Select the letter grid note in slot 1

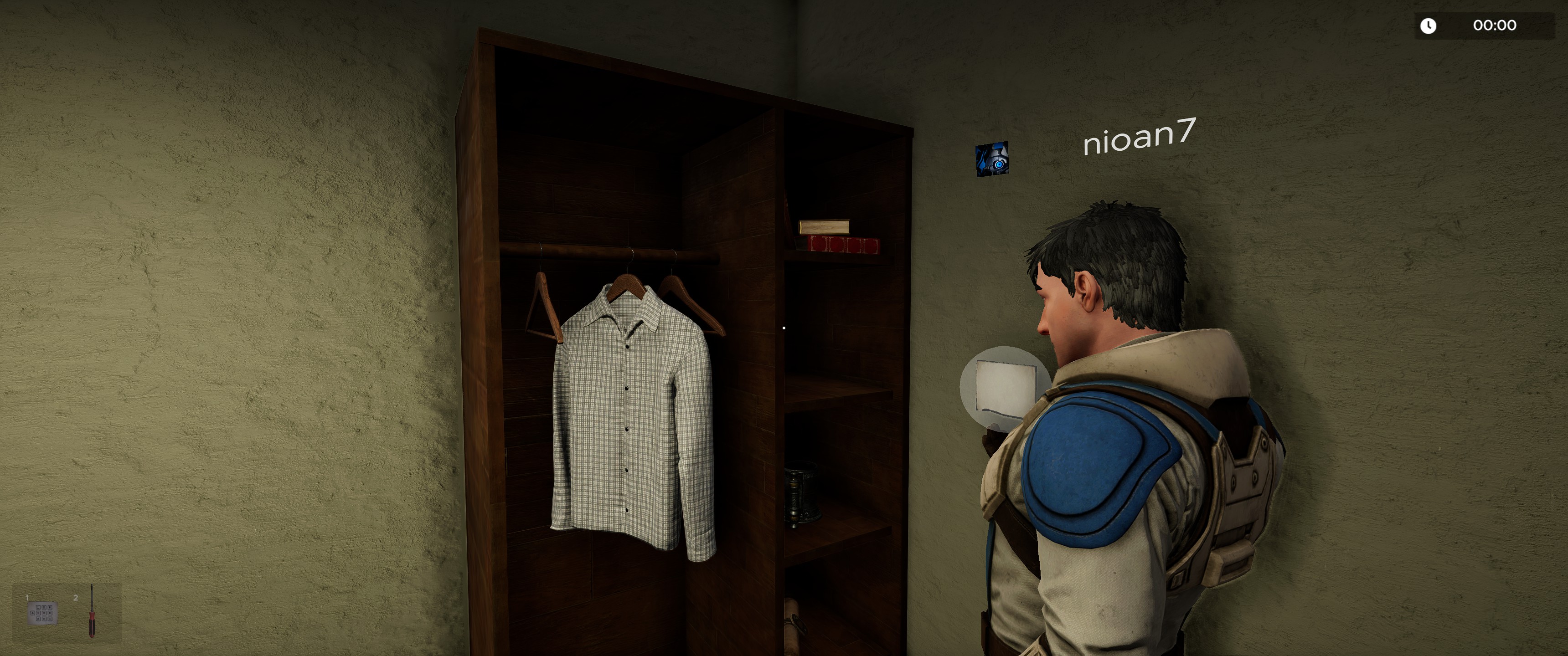pos(42,613)
